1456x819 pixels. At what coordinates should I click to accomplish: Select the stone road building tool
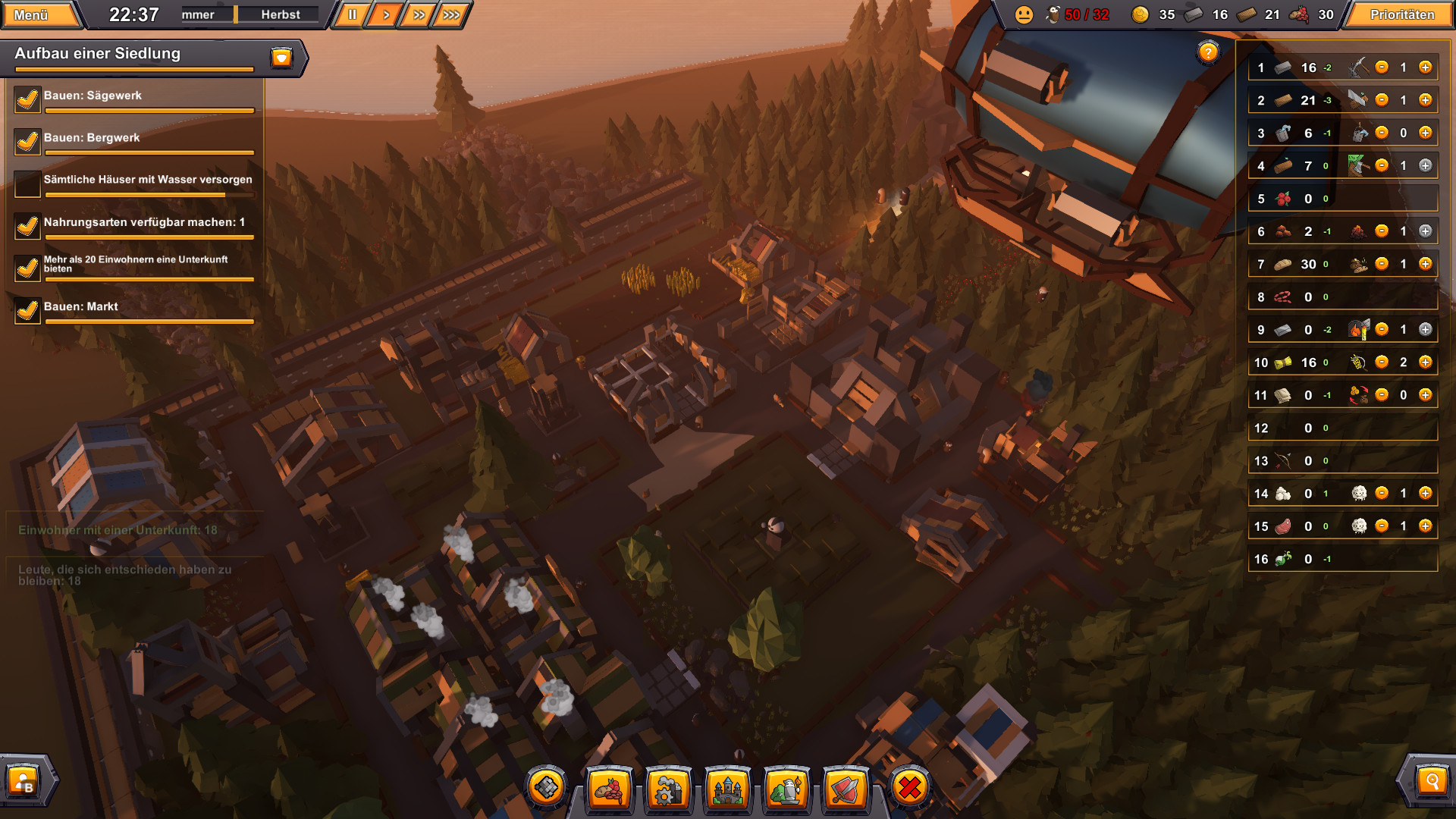(548, 789)
